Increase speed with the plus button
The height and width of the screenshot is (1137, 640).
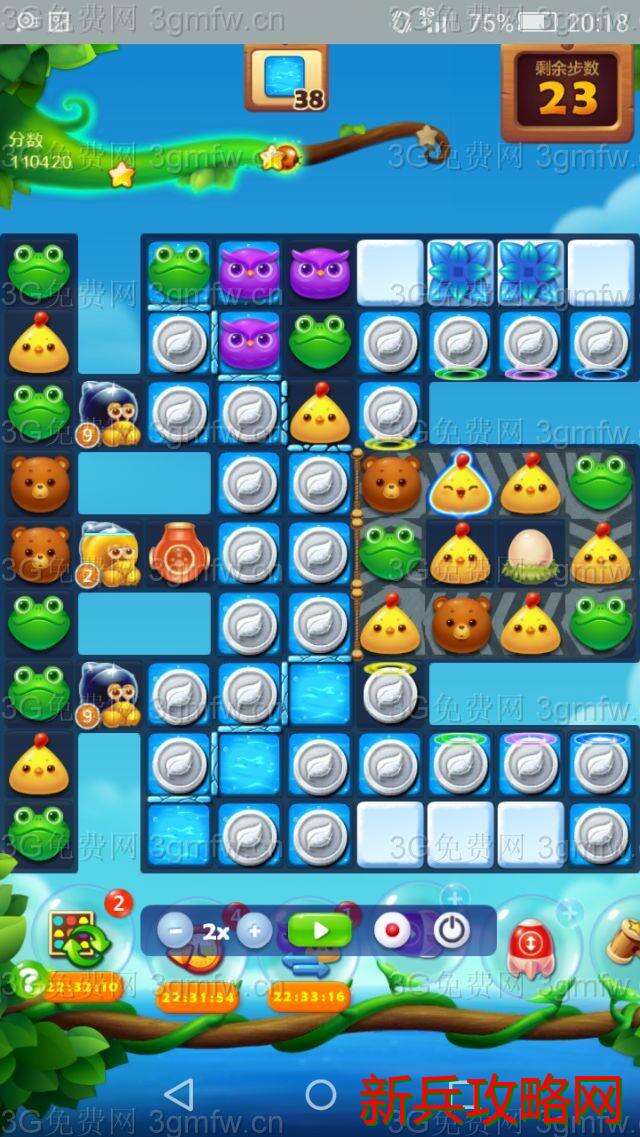(254, 931)
